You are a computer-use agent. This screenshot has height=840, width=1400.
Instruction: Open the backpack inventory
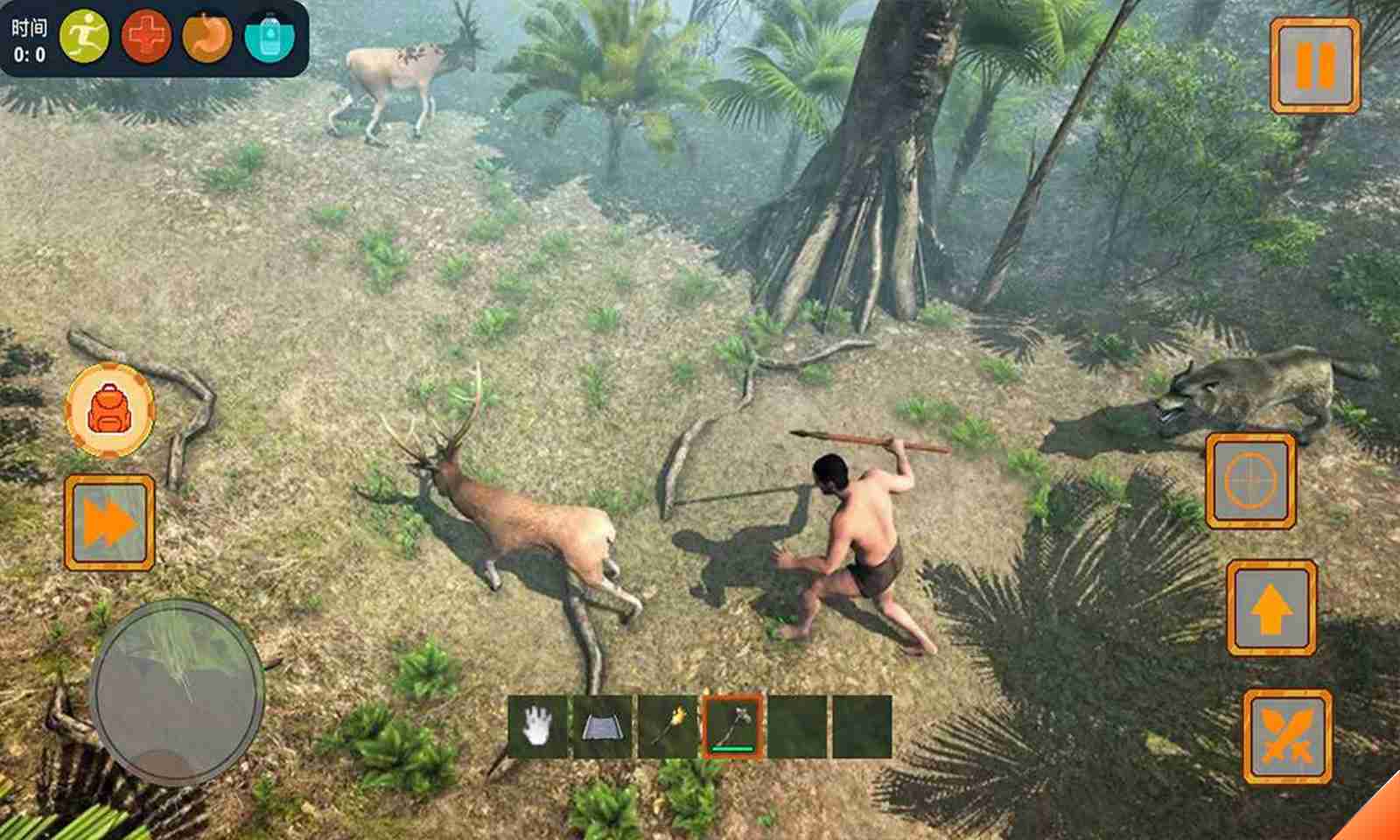[x=110, y=410]
